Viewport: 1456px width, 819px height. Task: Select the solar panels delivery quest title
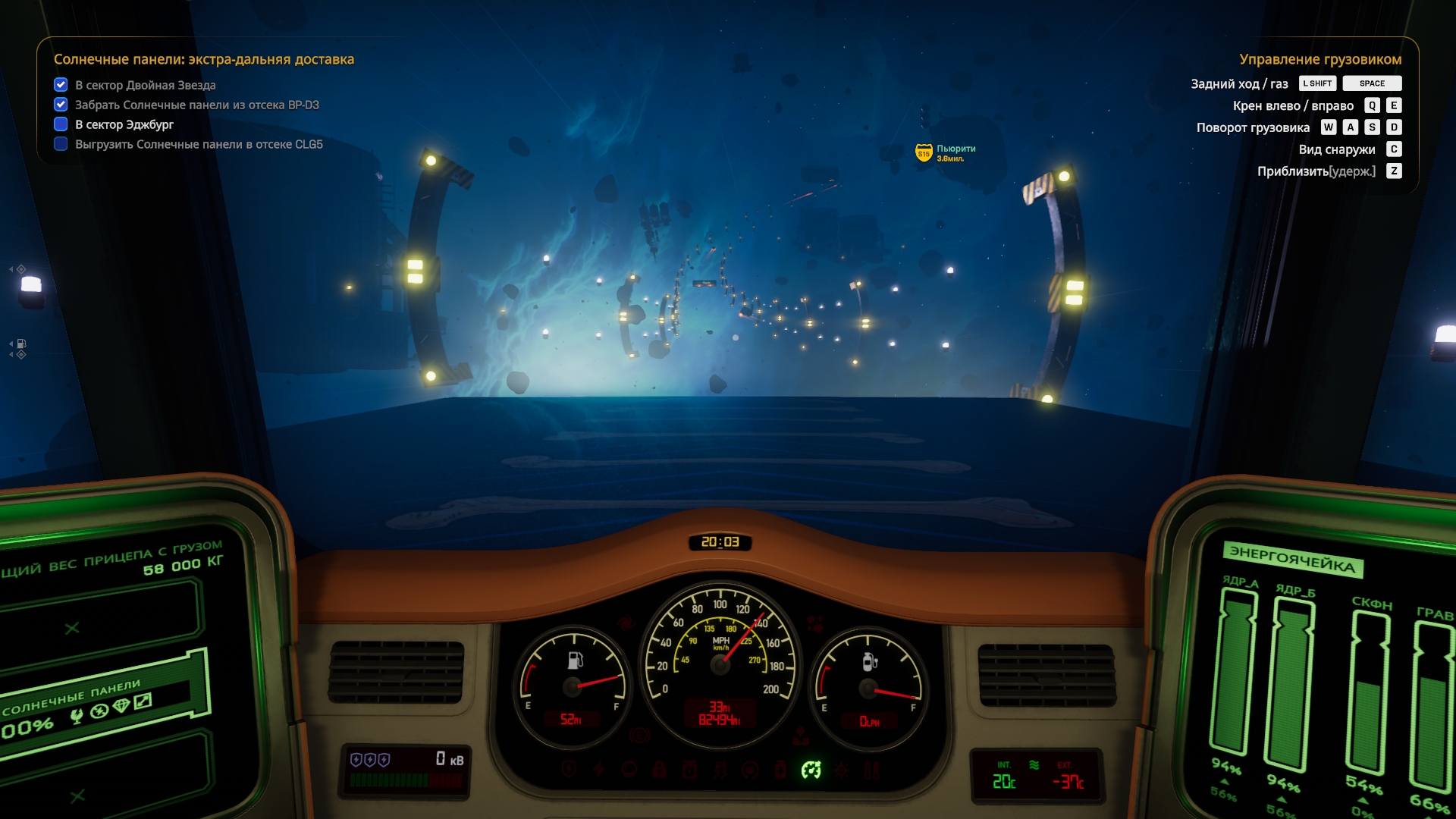coord(203,59)
